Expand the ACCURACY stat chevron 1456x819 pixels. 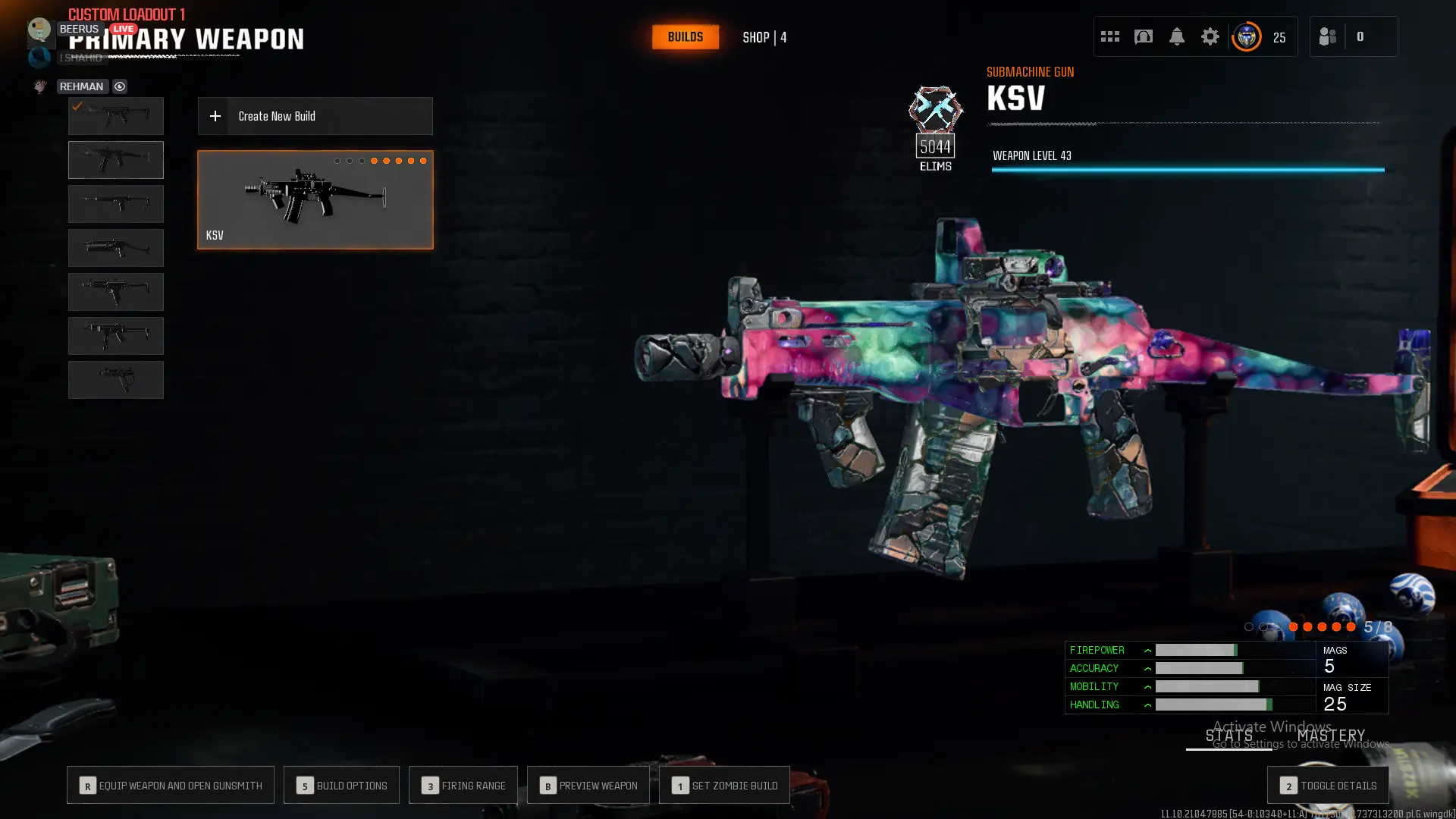click(x=1147, y=668)
